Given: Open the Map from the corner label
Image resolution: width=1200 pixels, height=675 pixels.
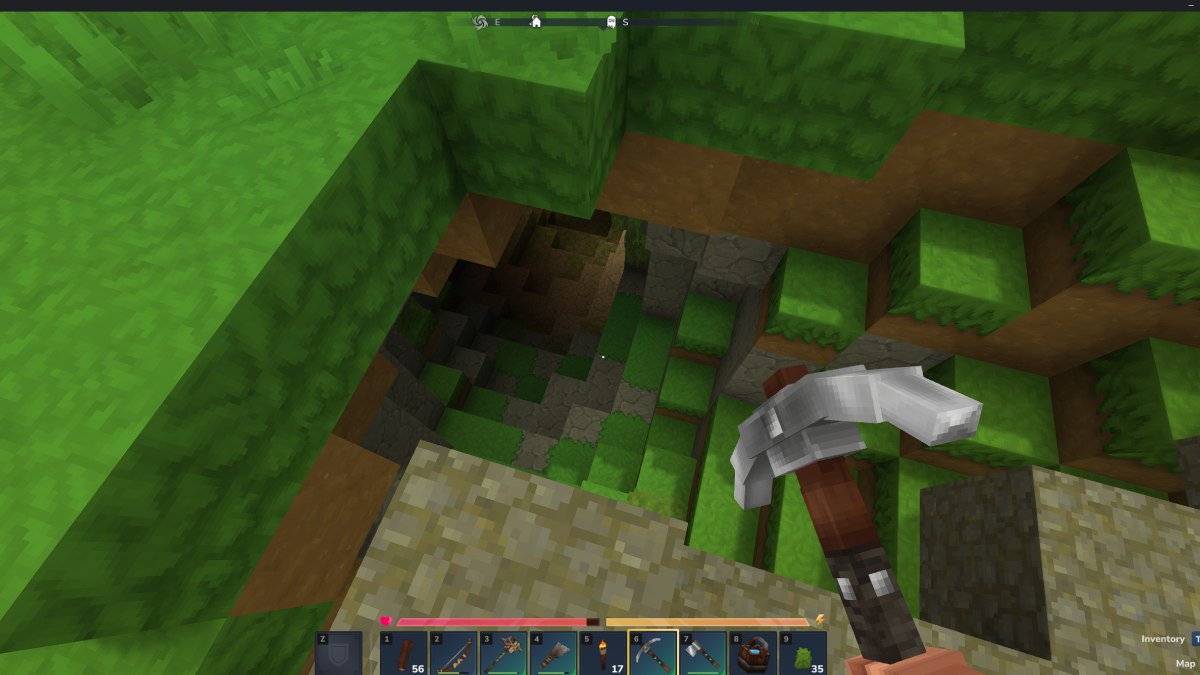Looking at the screenshot, I should click(1185, 663).
